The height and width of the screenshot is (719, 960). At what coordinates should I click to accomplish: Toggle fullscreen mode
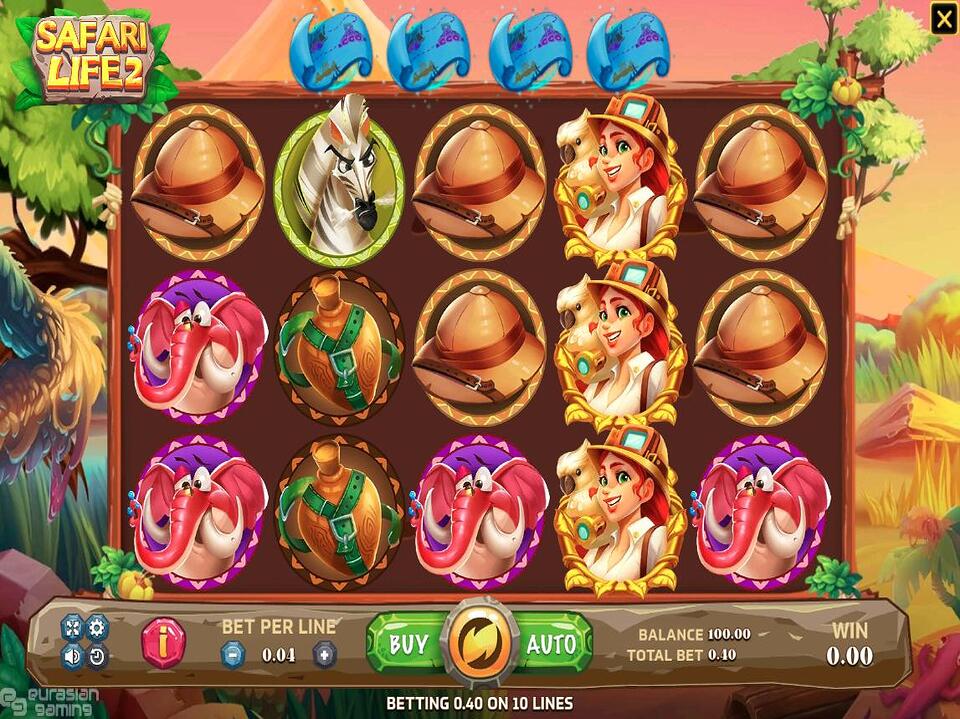point(72,627)
